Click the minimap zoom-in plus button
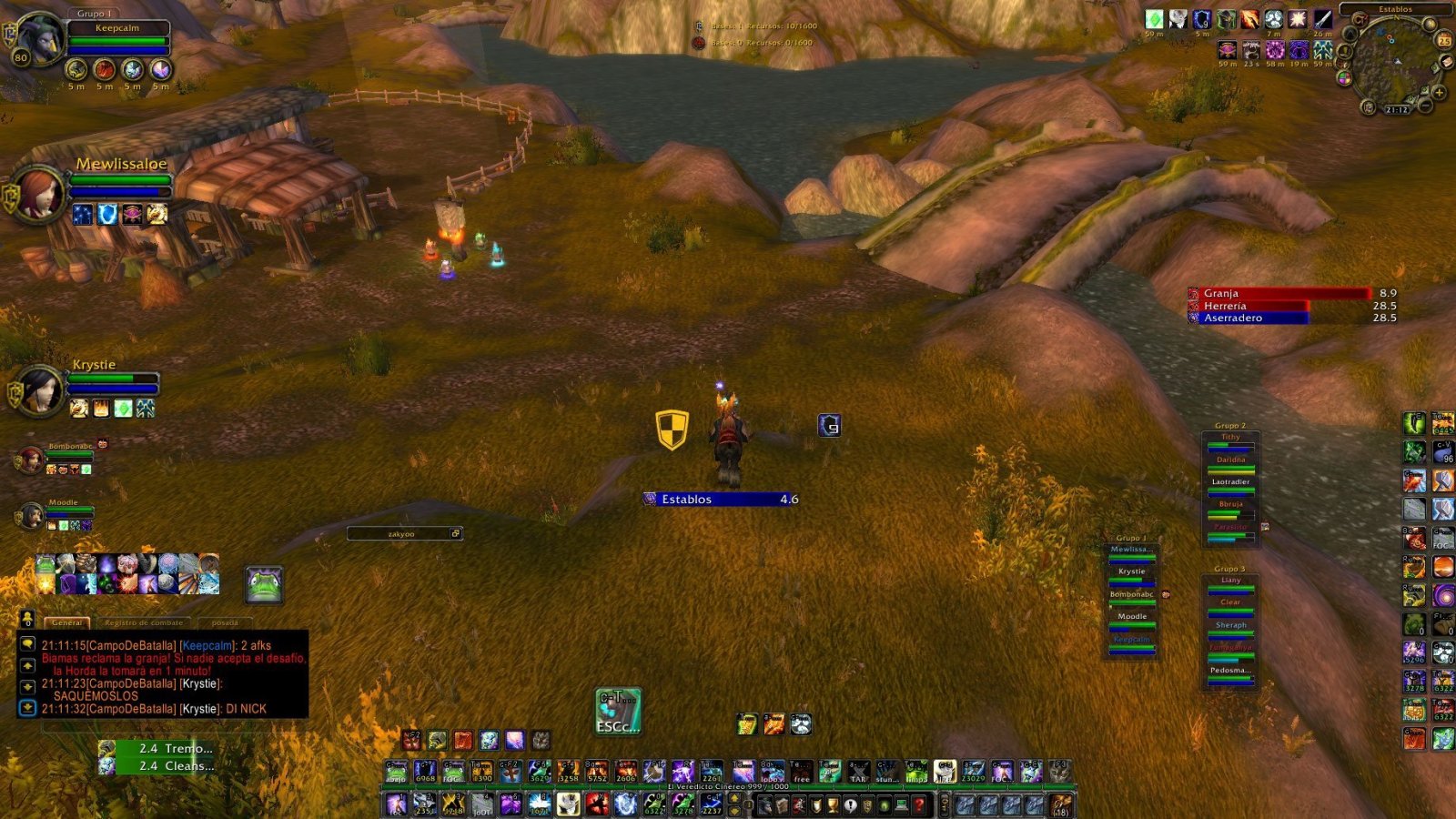The height and width of the screenshot is (819, 1456). click(x=1439, y=93)
